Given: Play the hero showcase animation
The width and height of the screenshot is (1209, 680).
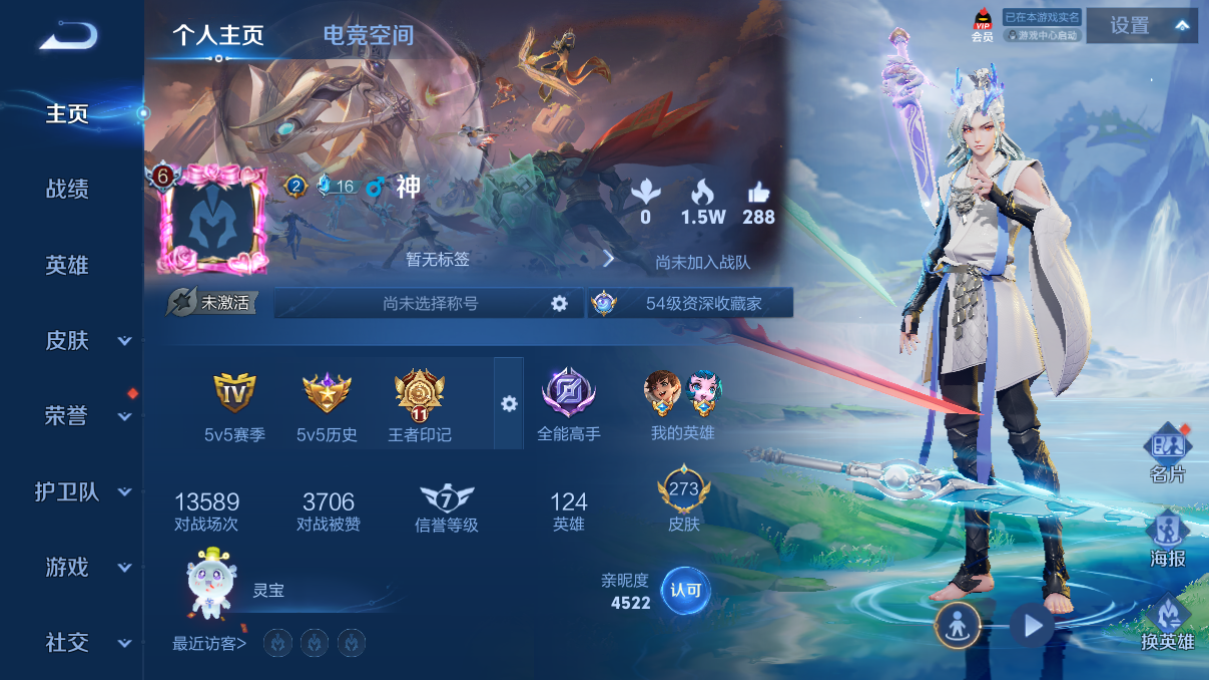Looking at the screenshot, I should pos(1031,626).
